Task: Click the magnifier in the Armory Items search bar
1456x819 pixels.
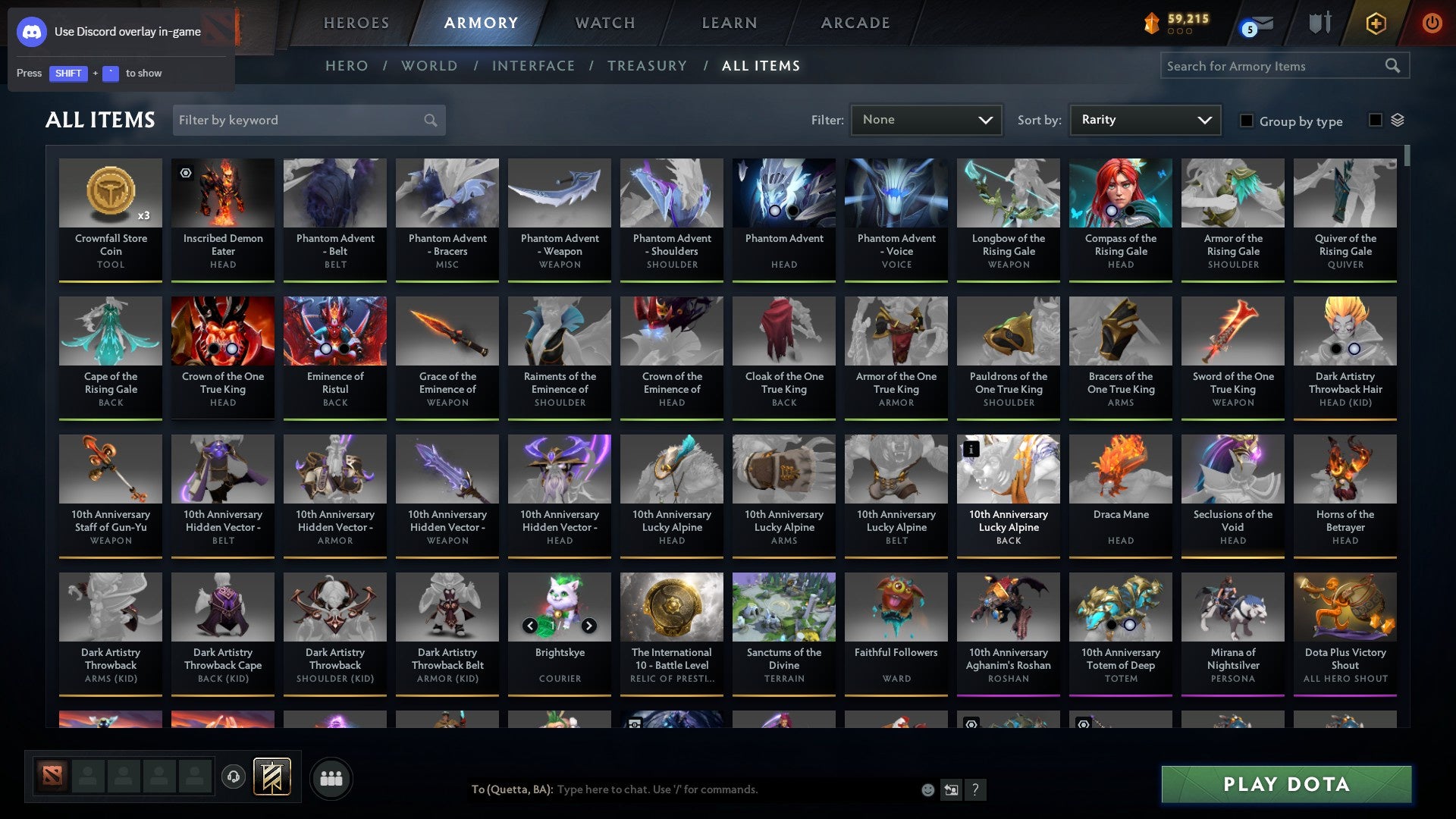Action: (x=1393, y=65)
